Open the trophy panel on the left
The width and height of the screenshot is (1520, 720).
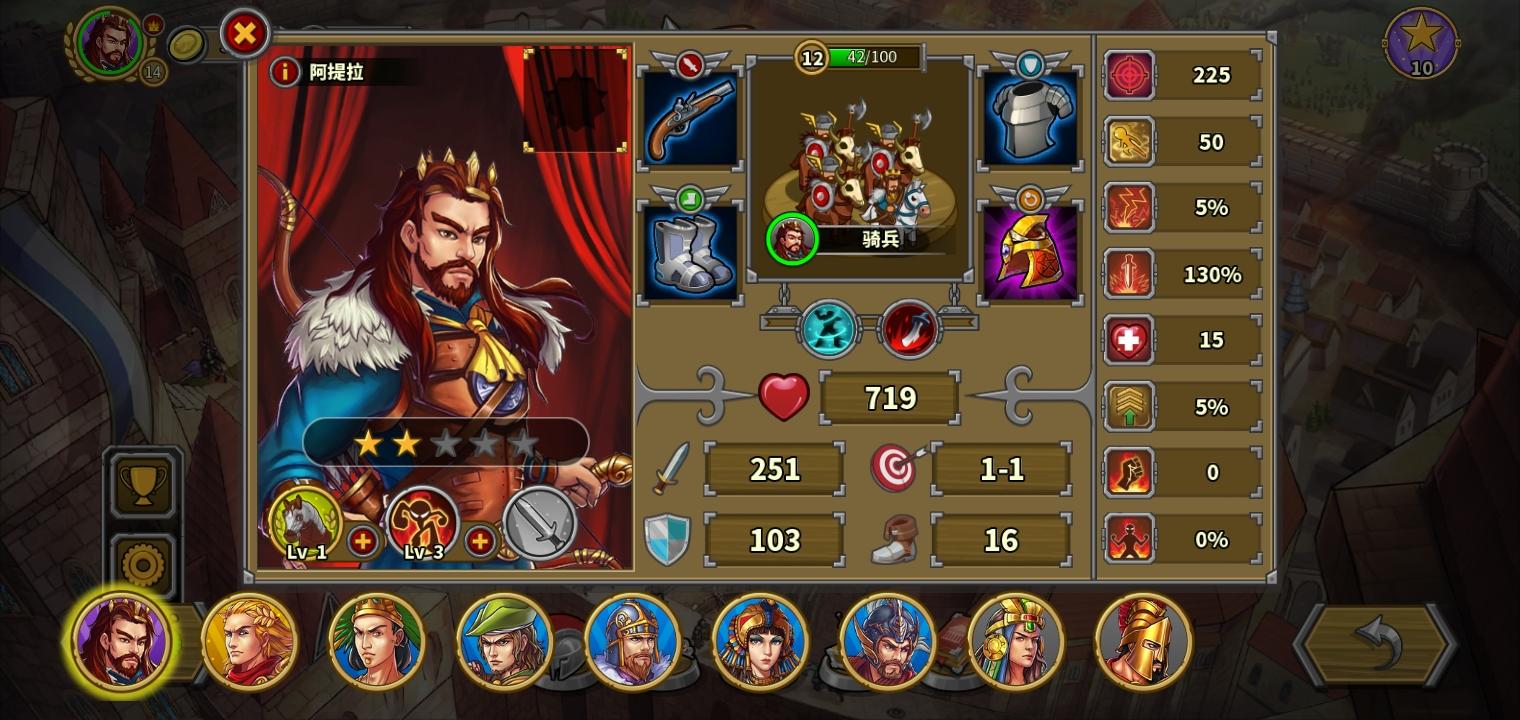pos(142,487)
